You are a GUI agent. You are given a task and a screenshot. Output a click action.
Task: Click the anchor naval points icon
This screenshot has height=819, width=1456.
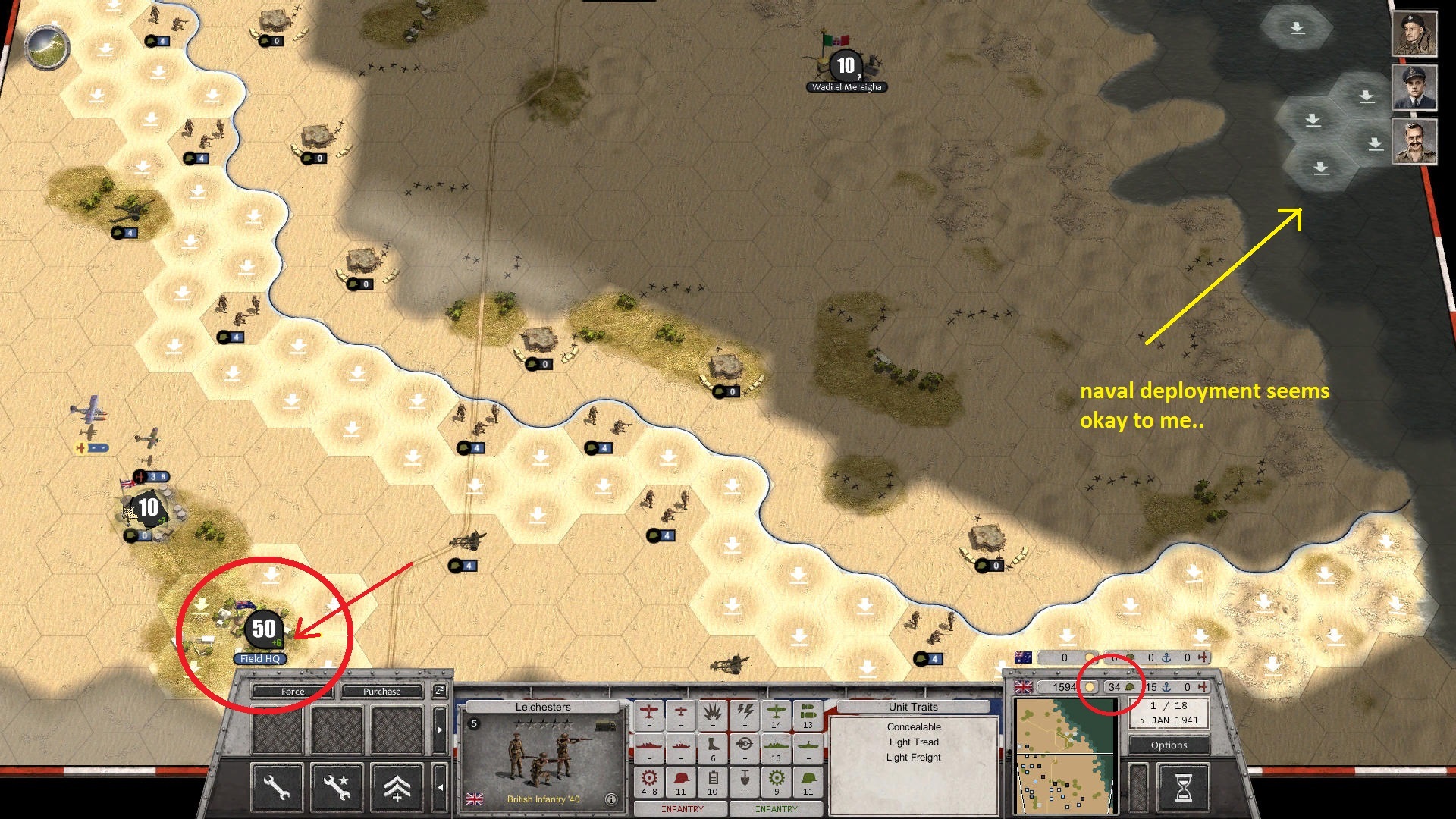click(1166, 688)
